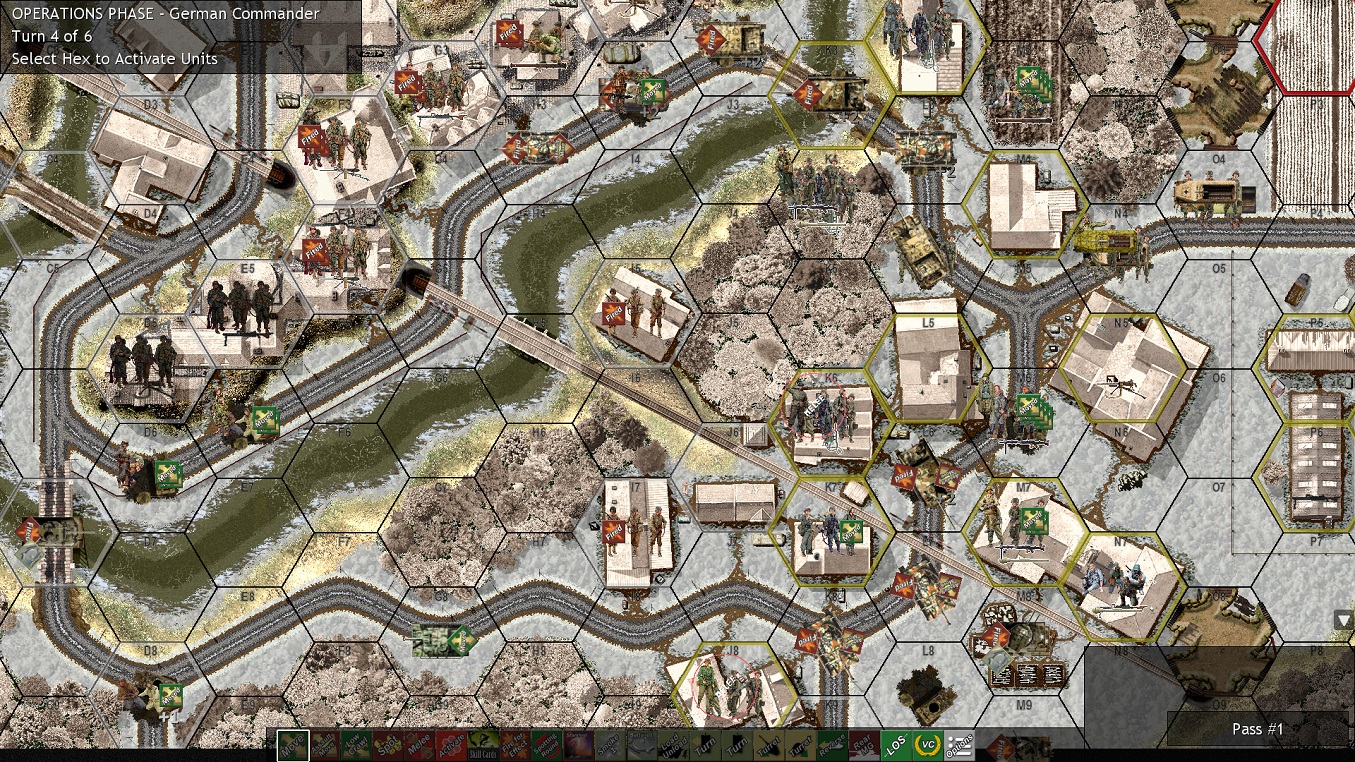1355x762 pixels.
Task: Select the Assault Move order
Action: tap(325, 745)
